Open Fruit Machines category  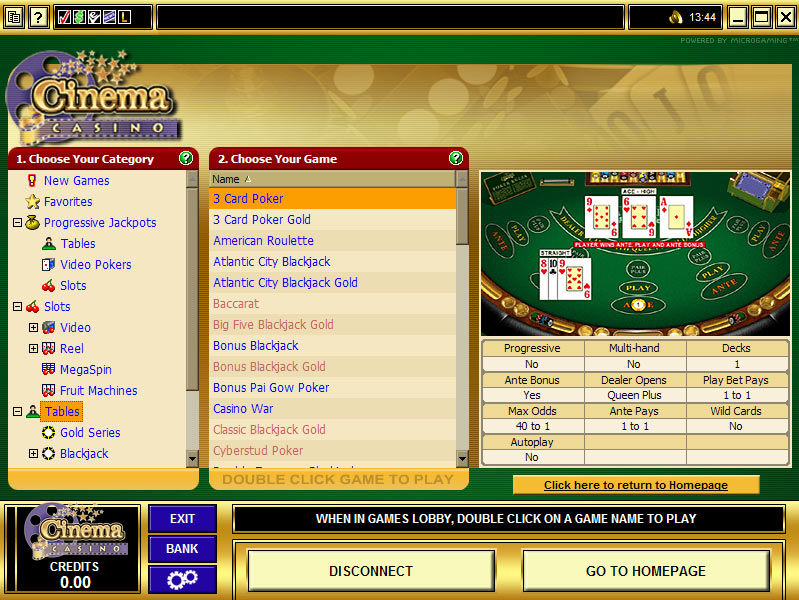tap(98, 391)
